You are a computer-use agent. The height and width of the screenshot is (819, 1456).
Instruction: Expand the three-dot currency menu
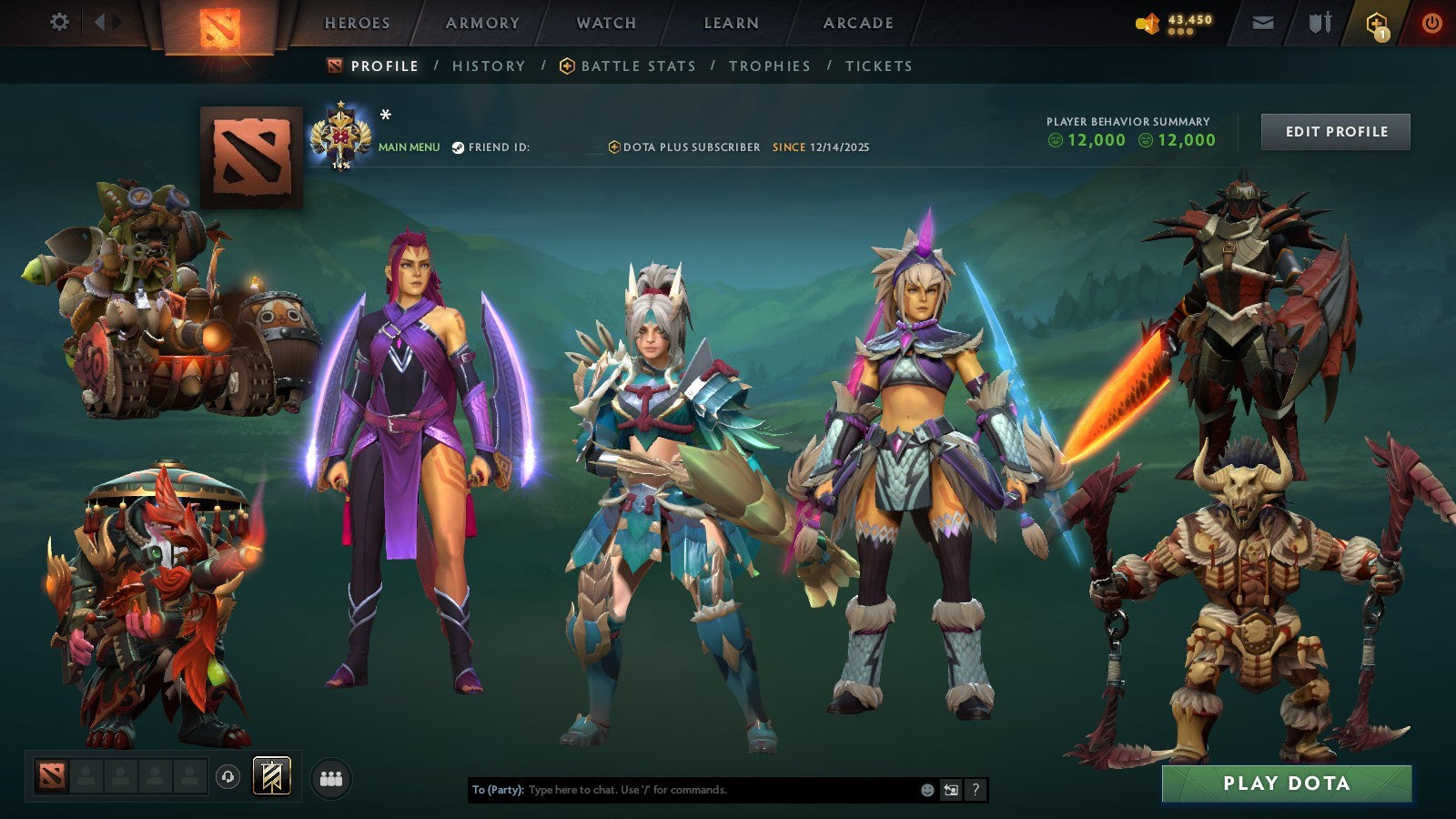click(x=1178, y=29)
